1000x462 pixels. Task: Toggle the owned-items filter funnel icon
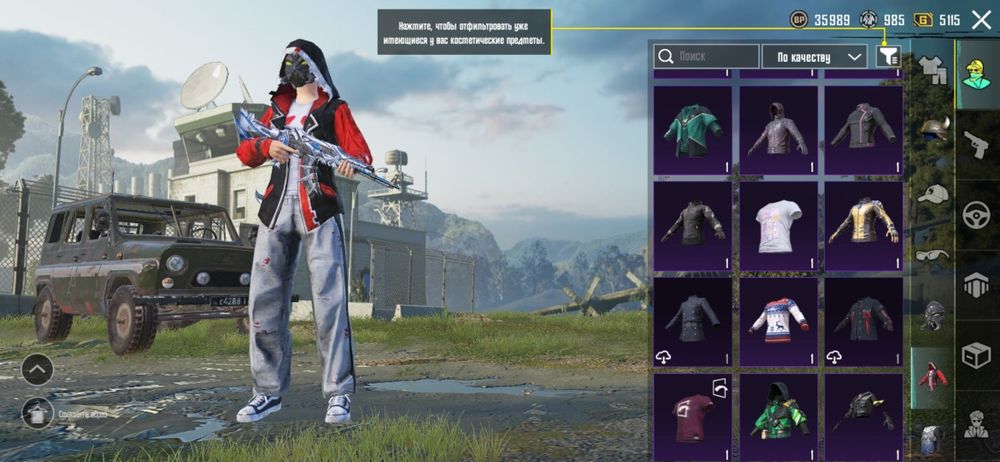tap(887, 57)
